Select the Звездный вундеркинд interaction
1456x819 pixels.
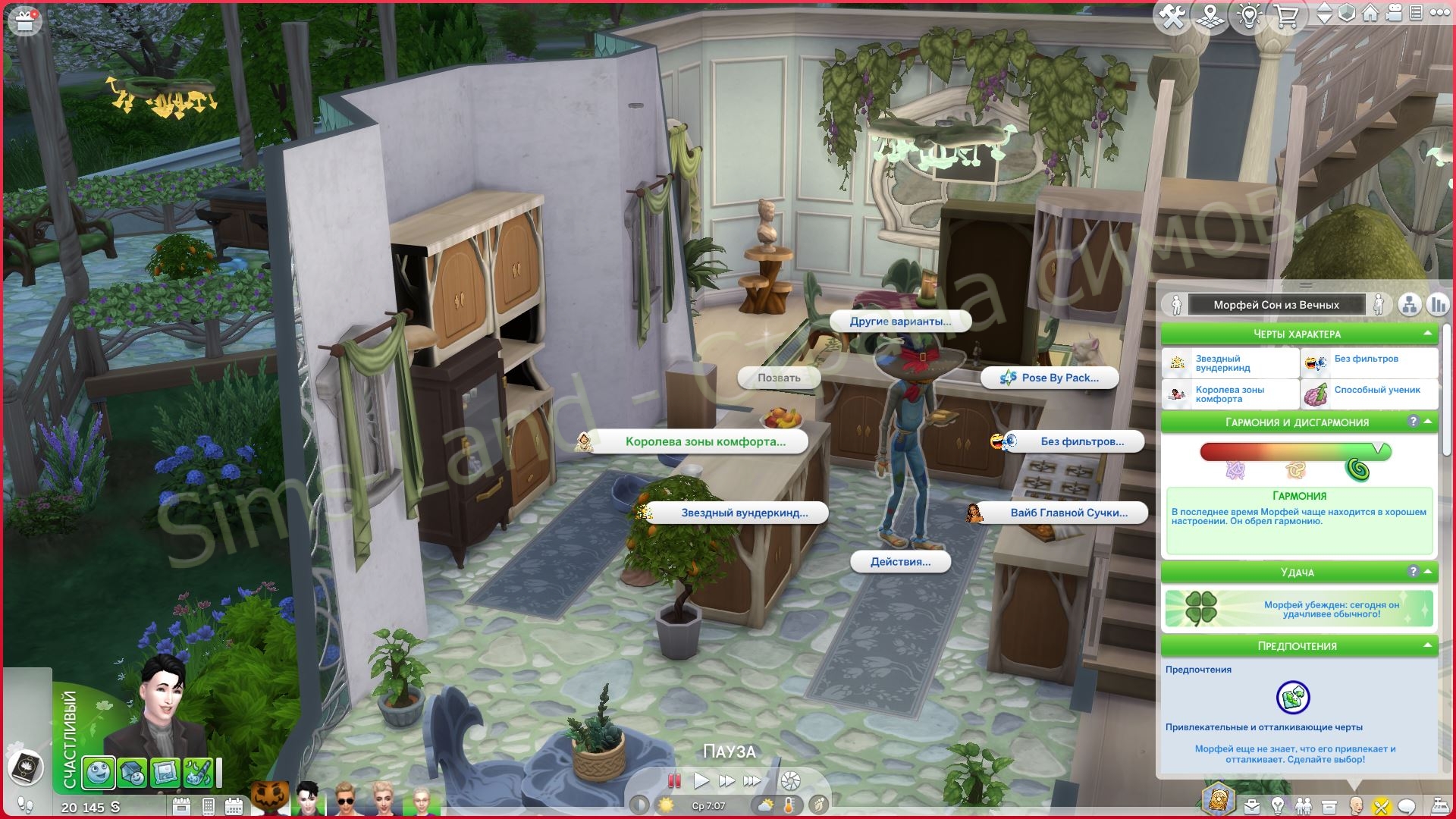tap(735, 513)
